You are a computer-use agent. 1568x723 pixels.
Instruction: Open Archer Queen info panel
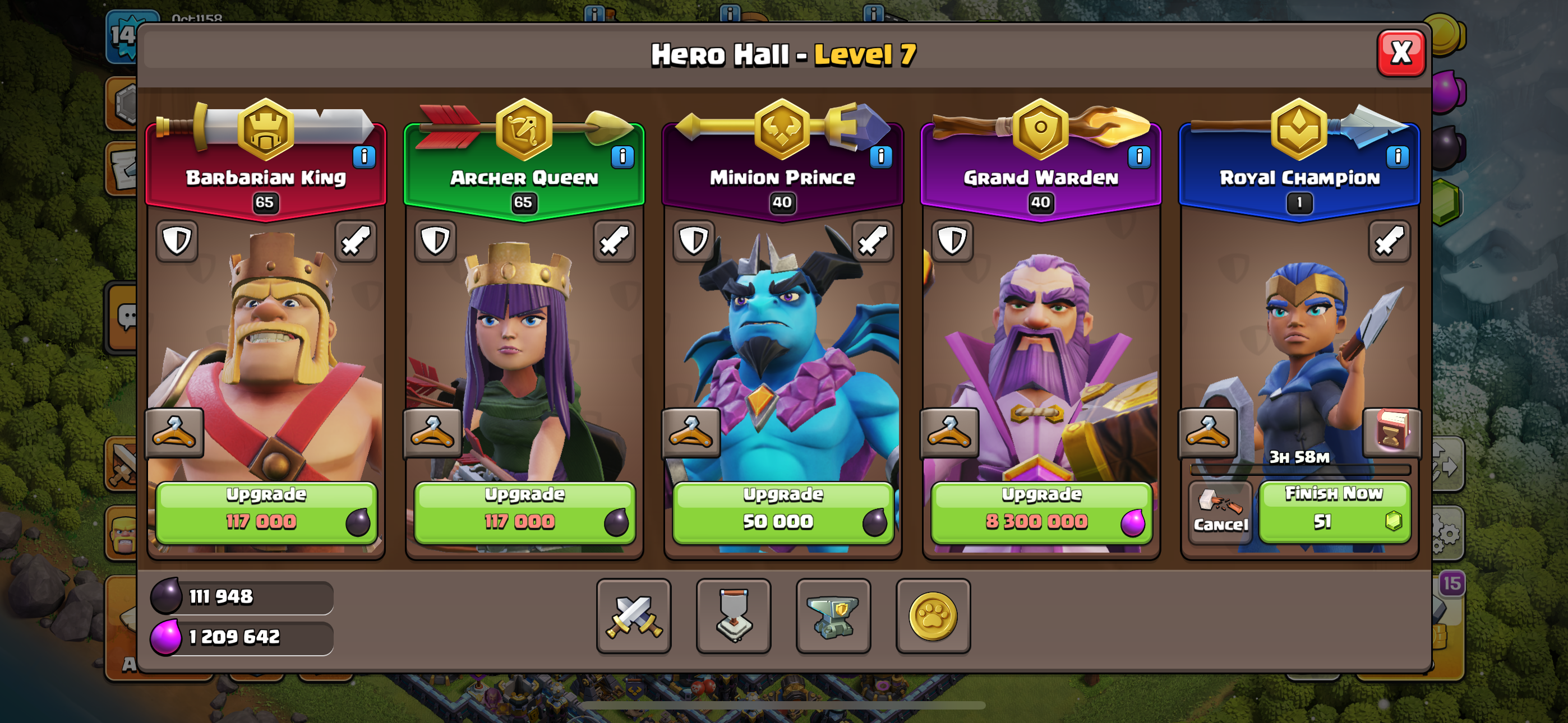pos(622,157)
